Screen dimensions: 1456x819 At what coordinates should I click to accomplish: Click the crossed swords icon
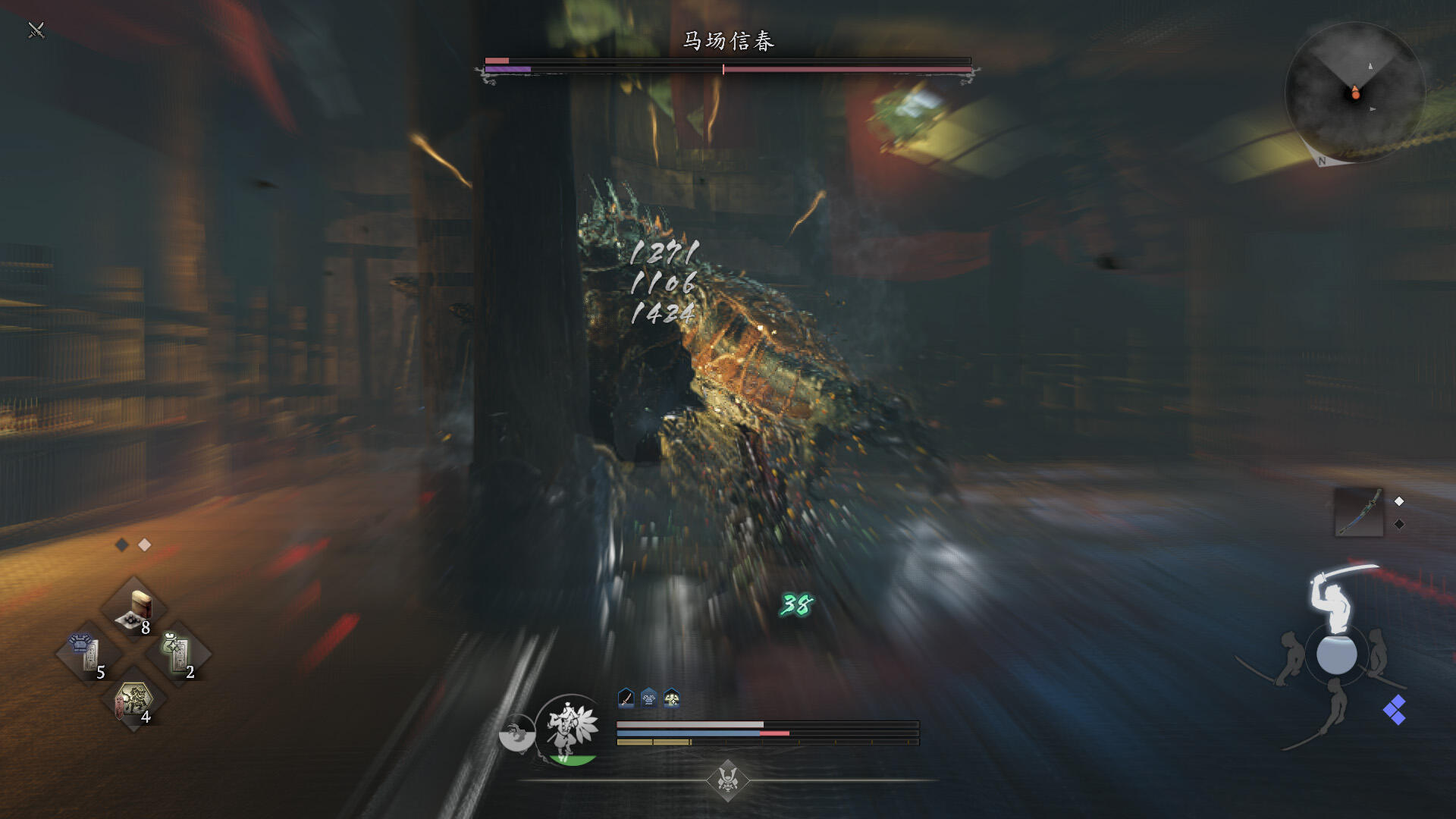[x=36, y=30]
